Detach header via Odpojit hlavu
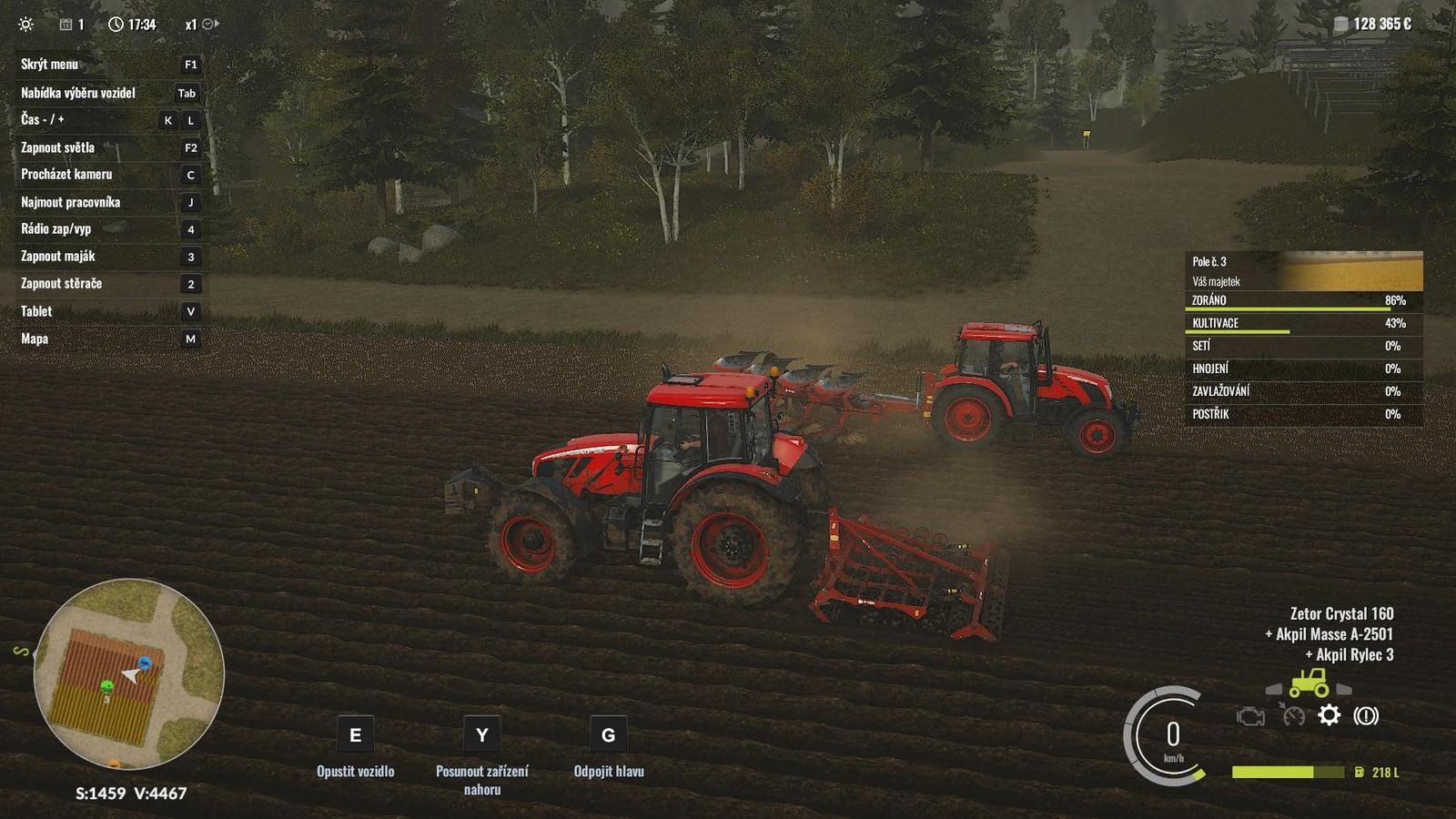 [607, 771]
